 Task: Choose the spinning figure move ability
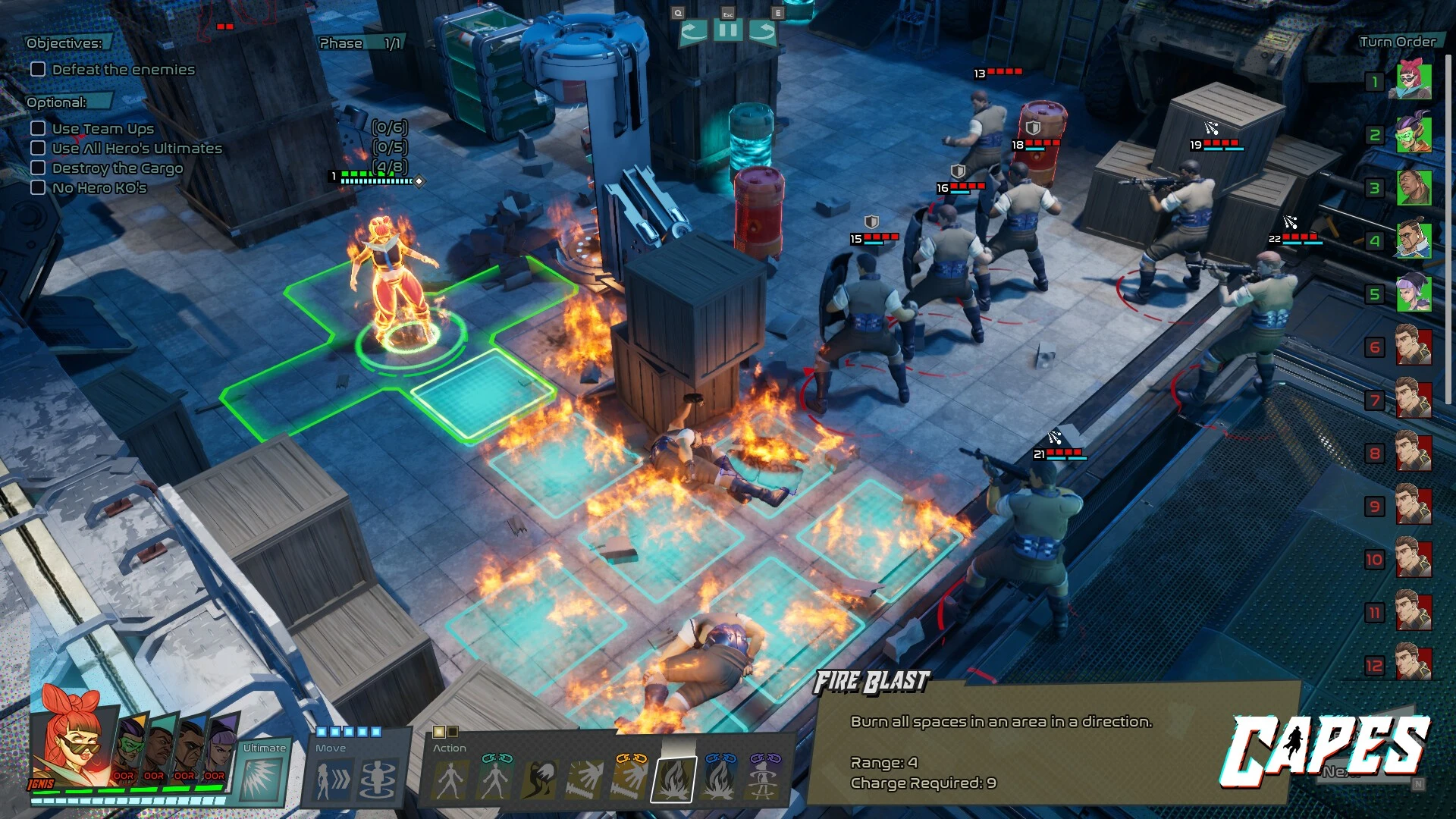378,780
